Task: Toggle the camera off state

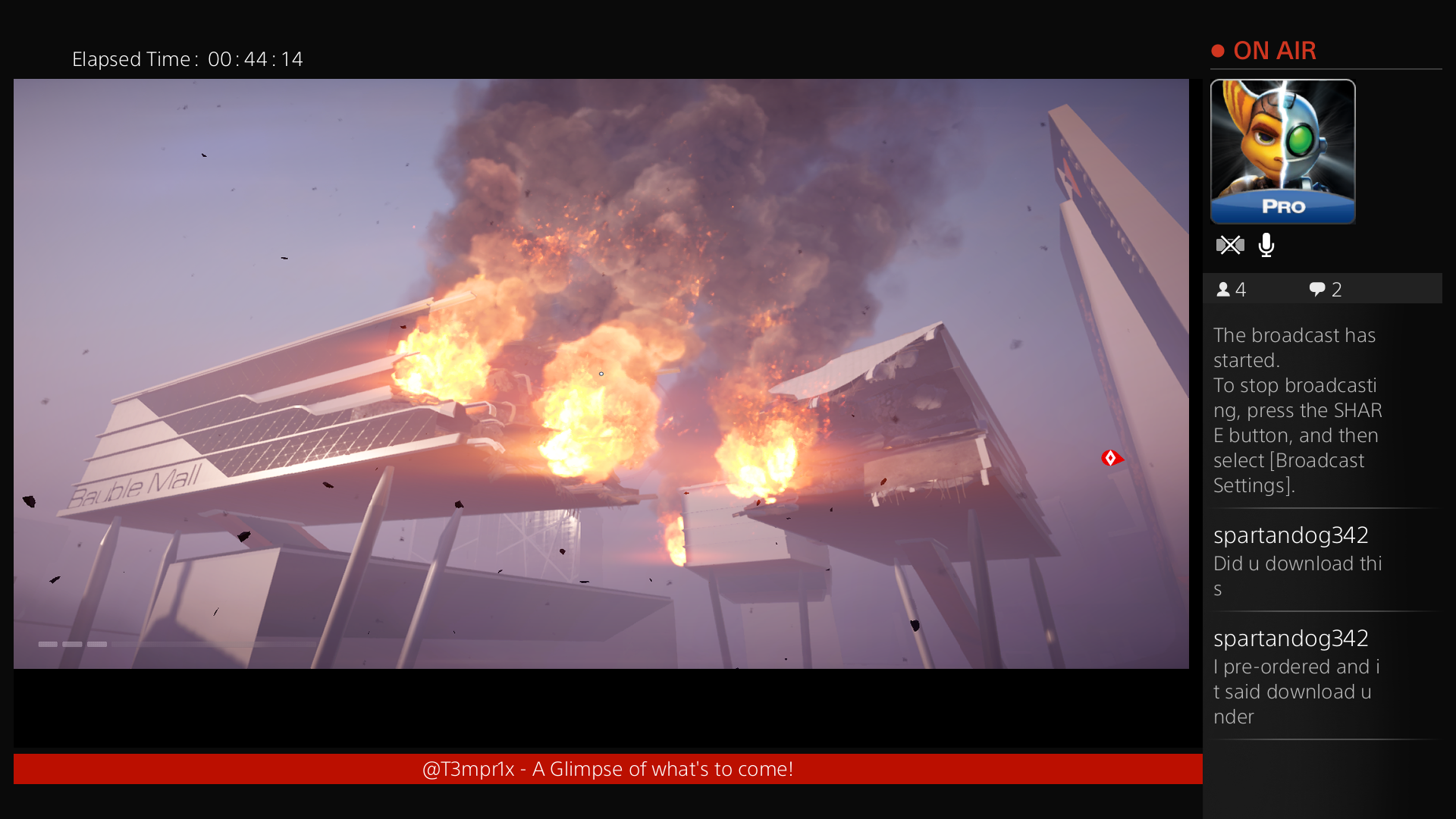Action: 1230,245
